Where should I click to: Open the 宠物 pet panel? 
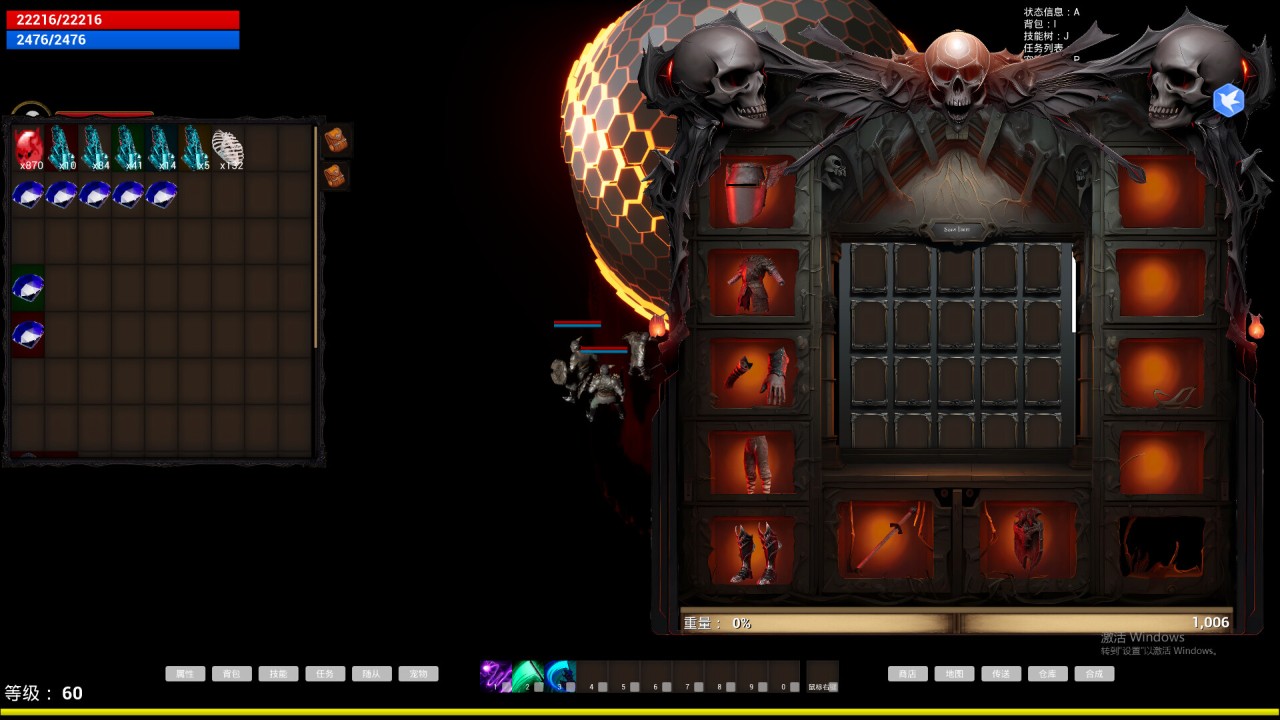point(418,674)
